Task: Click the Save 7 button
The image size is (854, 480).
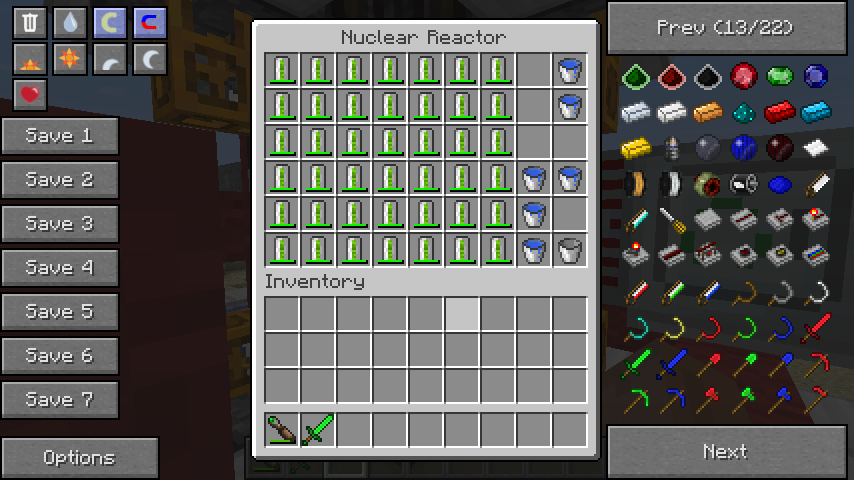Action: (59, 400)
